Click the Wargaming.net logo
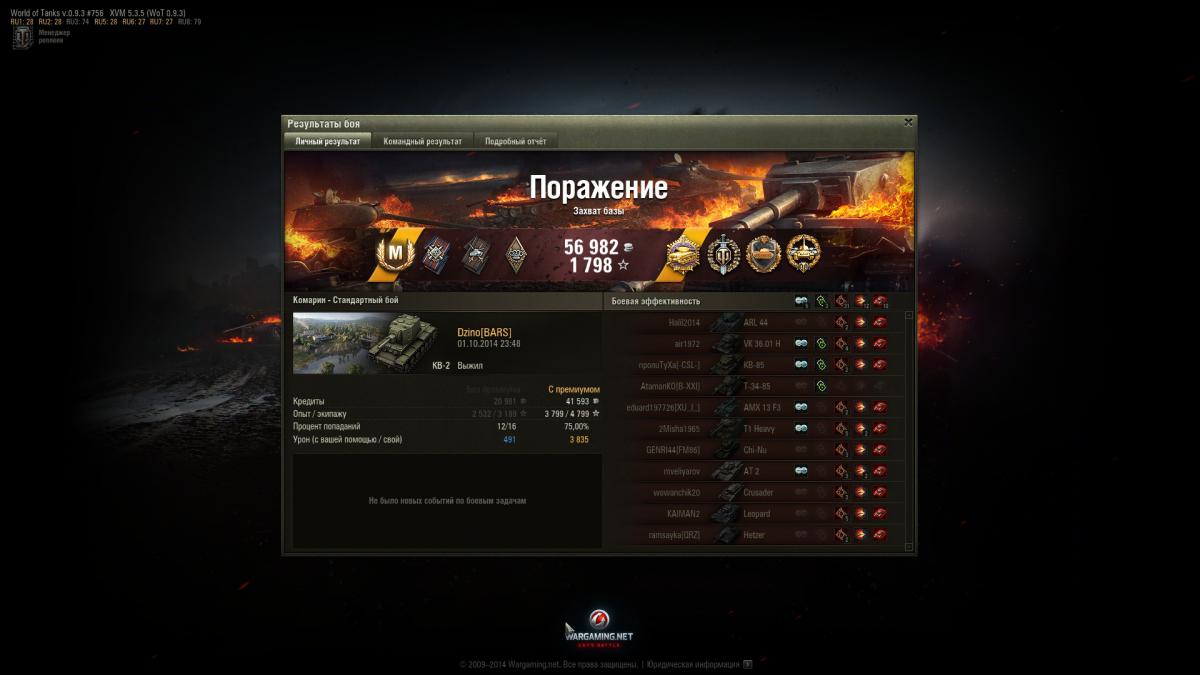This screenshot has height=675, width=1200. 599,629
